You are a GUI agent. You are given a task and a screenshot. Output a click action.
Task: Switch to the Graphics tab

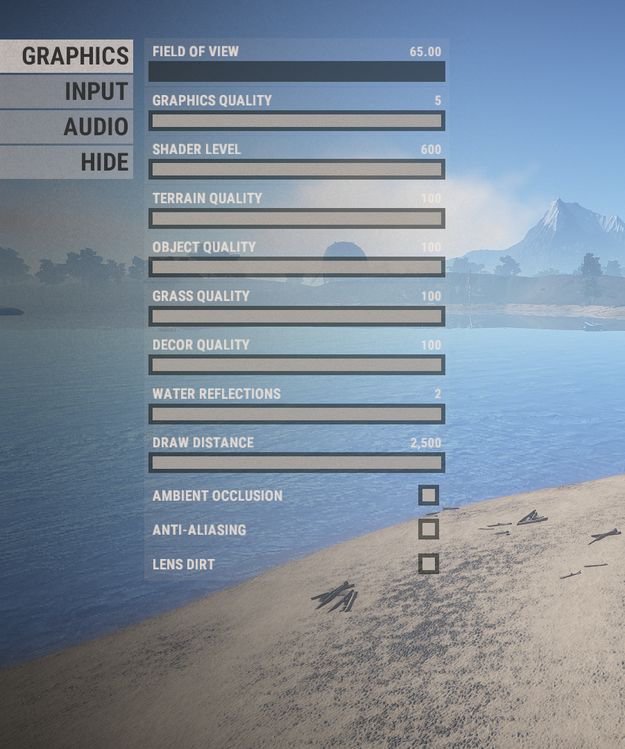66,55
